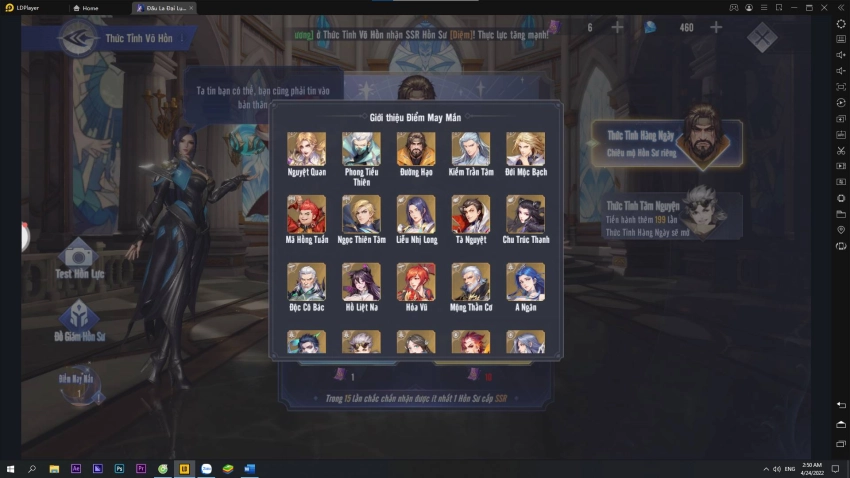The height and width of the screenshot is (478, 850).
Task: Switch to the Thức Tỉnh Hằng Ngày tab
Action: (x=665, y=142)
